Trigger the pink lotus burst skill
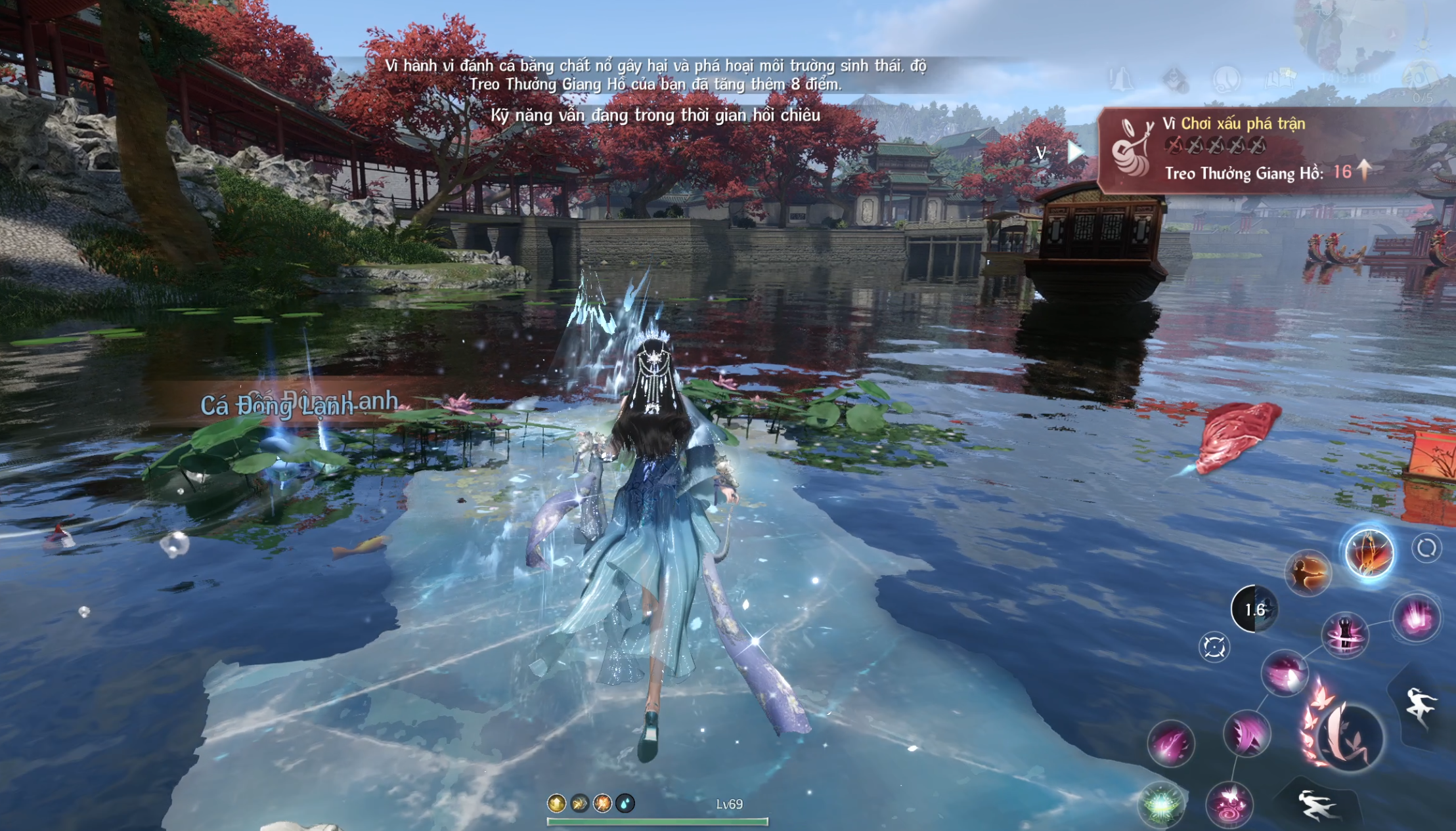 pos(1417,618)
